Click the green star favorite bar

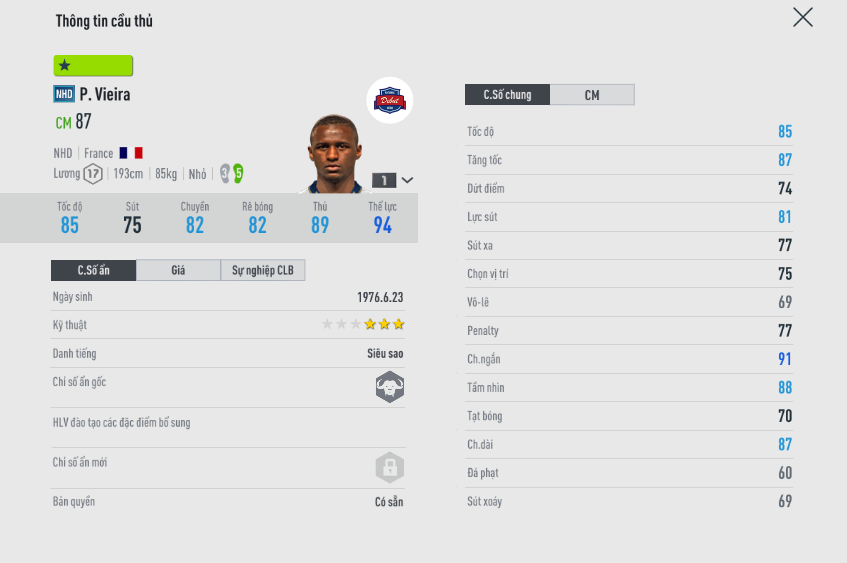[93, 66]
